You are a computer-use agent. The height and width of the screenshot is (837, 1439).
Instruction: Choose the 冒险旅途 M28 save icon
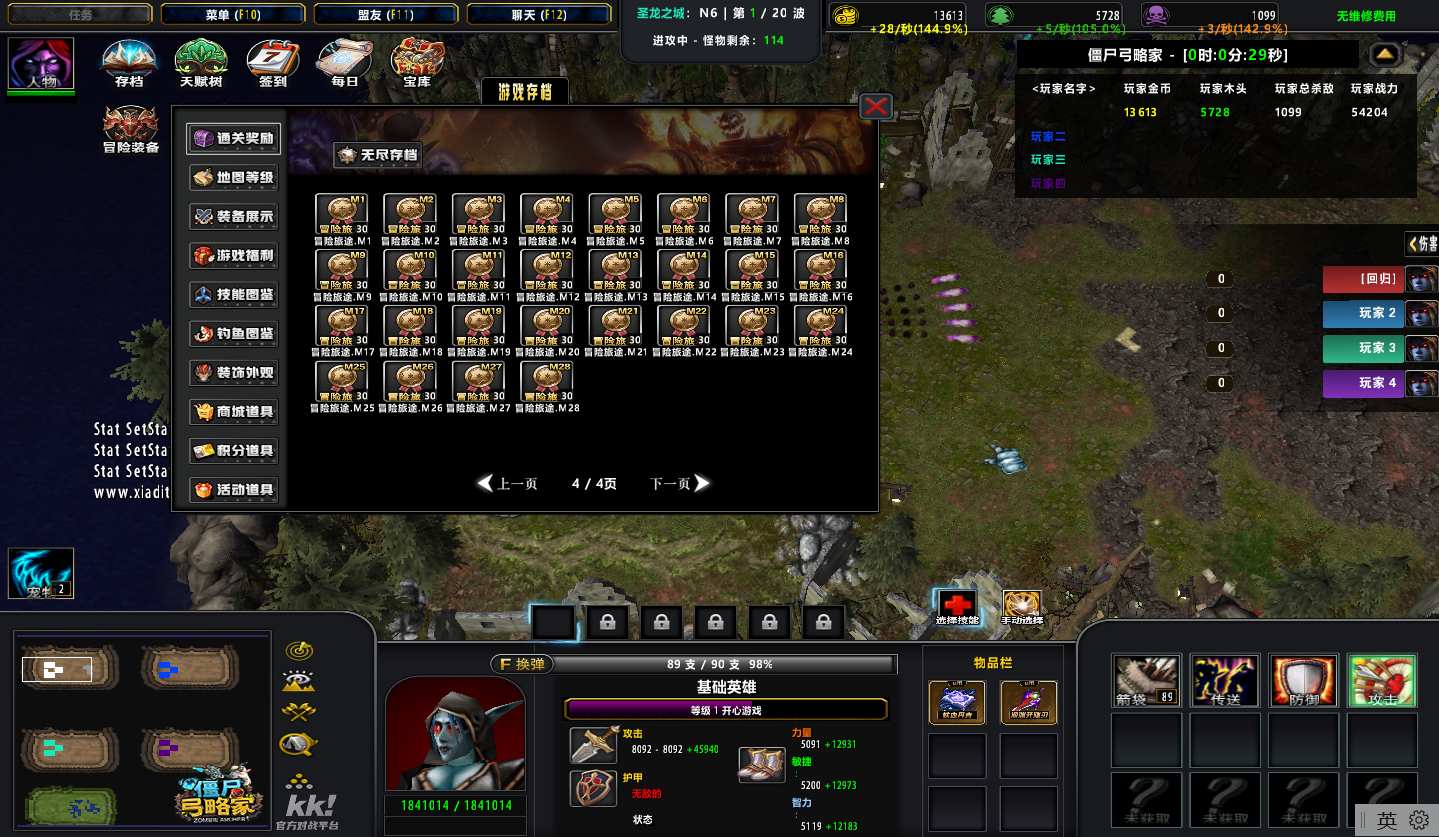pyautogui.click(x=547, y=380)
